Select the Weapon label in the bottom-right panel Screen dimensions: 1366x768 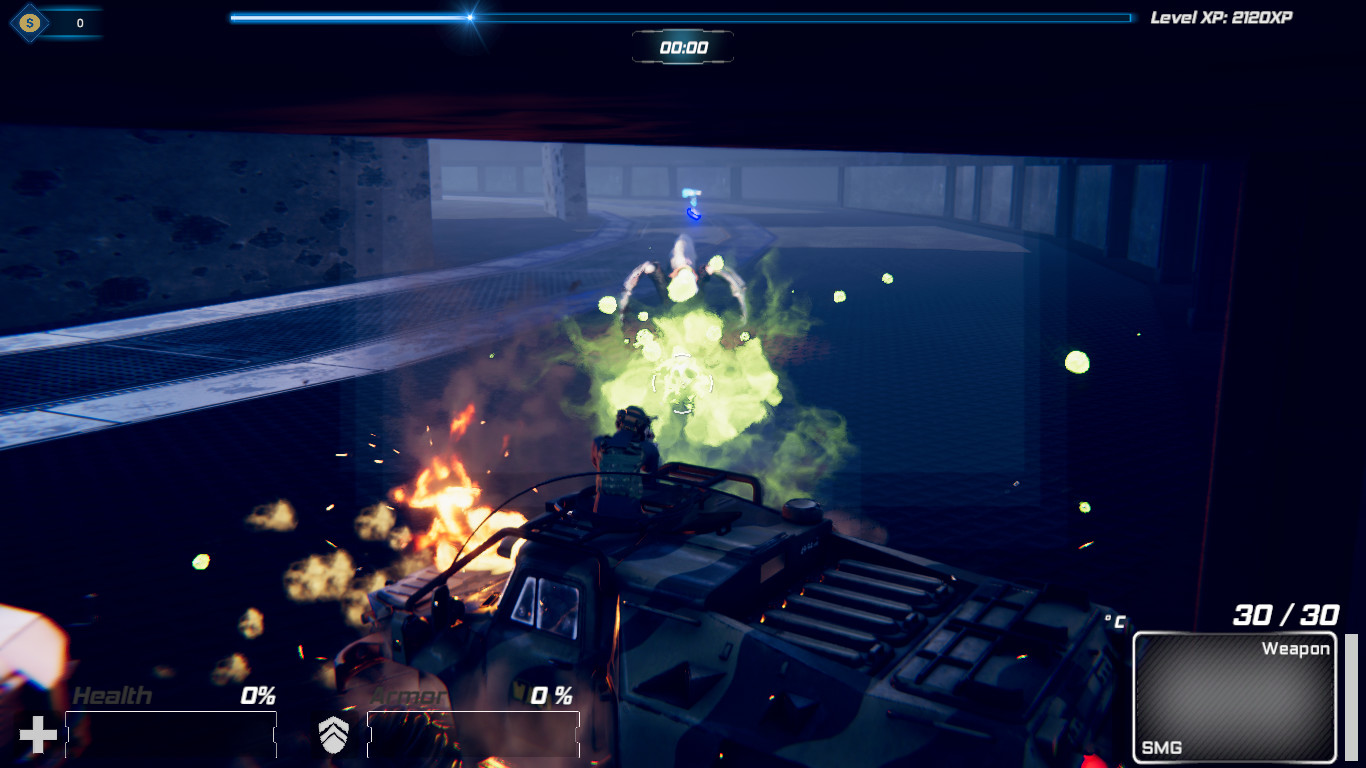point(1295,648)
